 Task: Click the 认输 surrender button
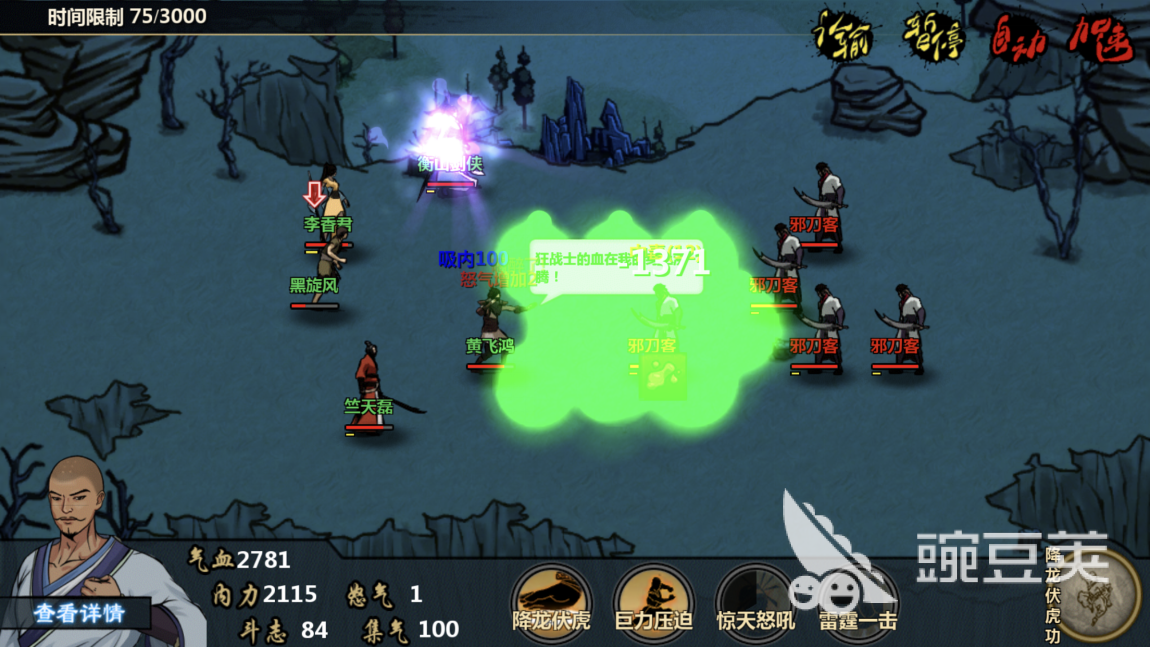[x=841, y=38]
